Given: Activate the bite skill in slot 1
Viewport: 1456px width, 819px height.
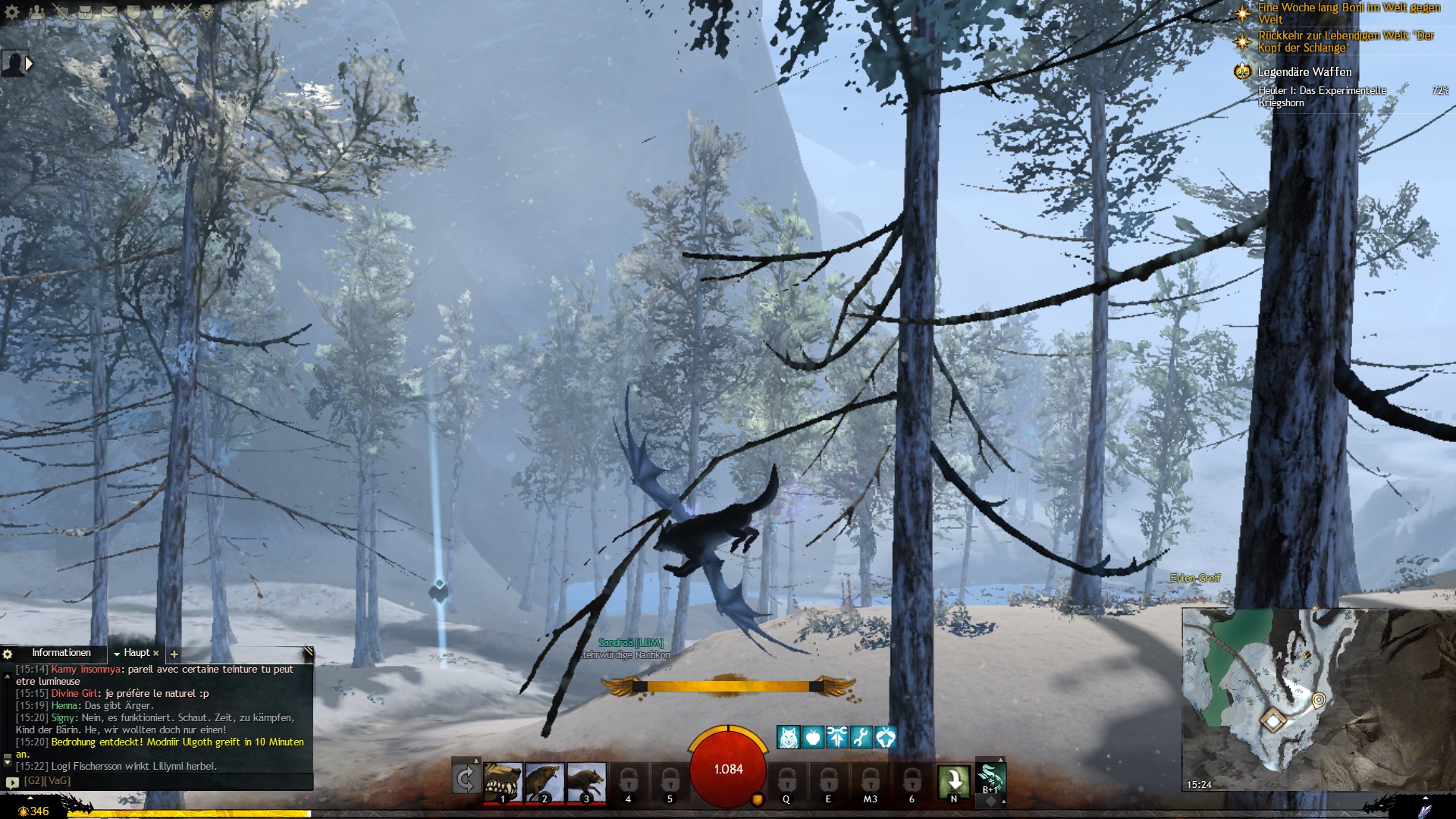Looking at the screenshot, I should 503,782.
